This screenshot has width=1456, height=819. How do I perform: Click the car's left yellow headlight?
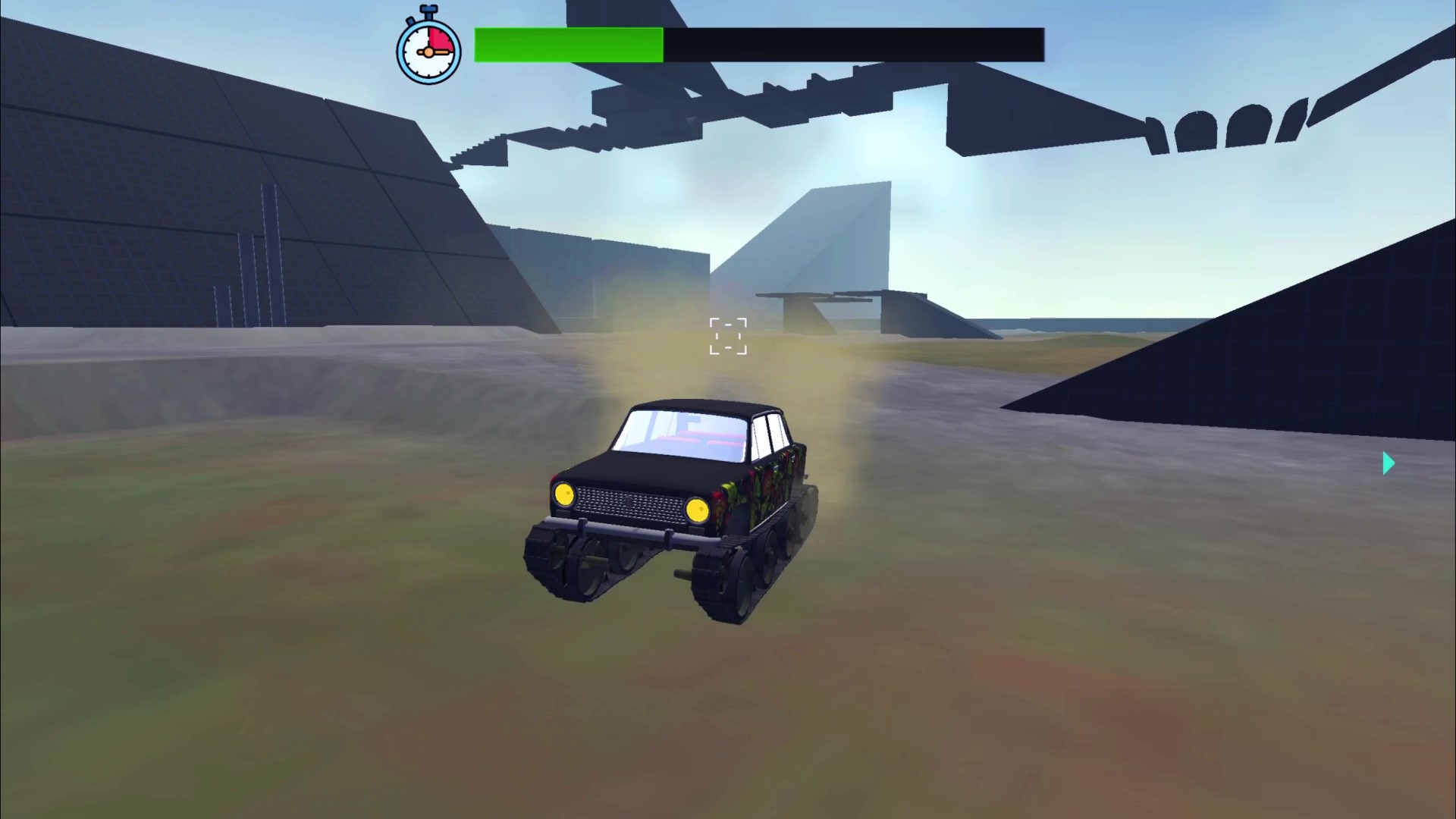[x=565, y=494]
